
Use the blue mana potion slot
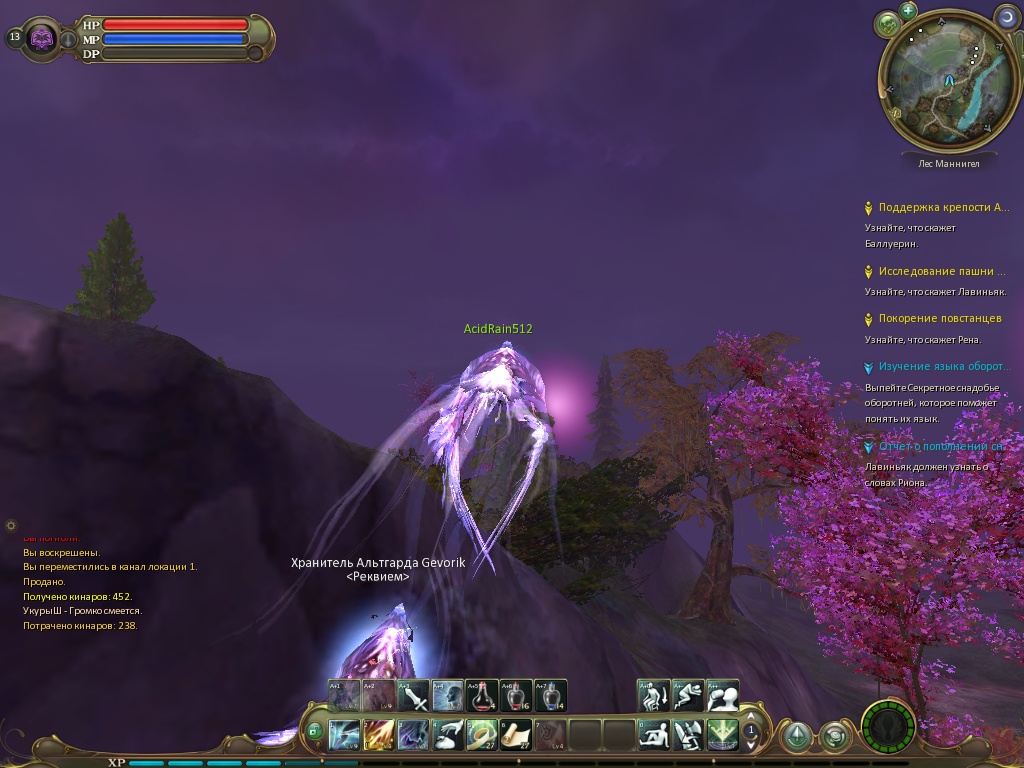click(550, 695)
